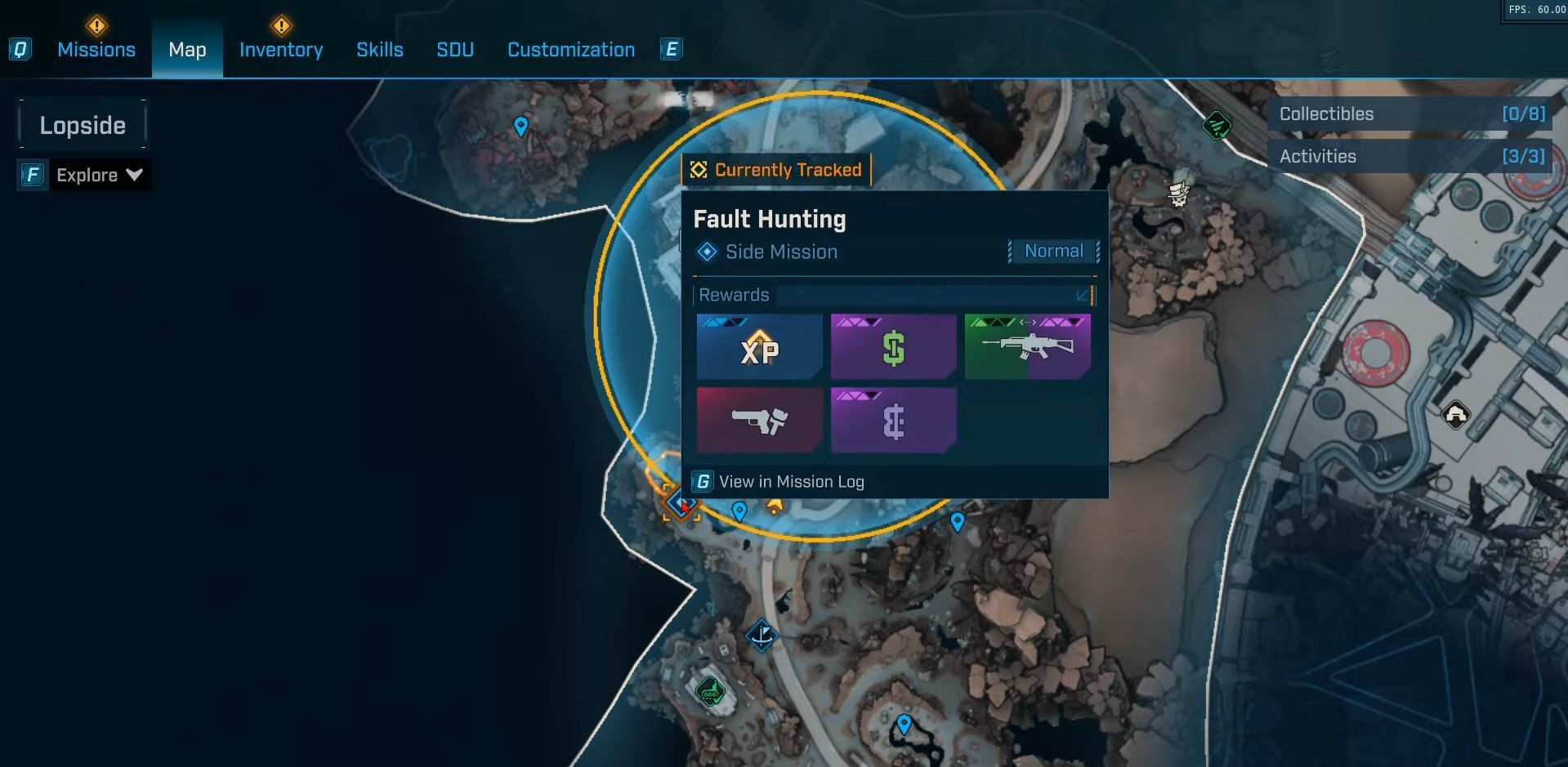1568x767 pixels.
Task: Select the Activities list entry
Action: (1411, 157)
